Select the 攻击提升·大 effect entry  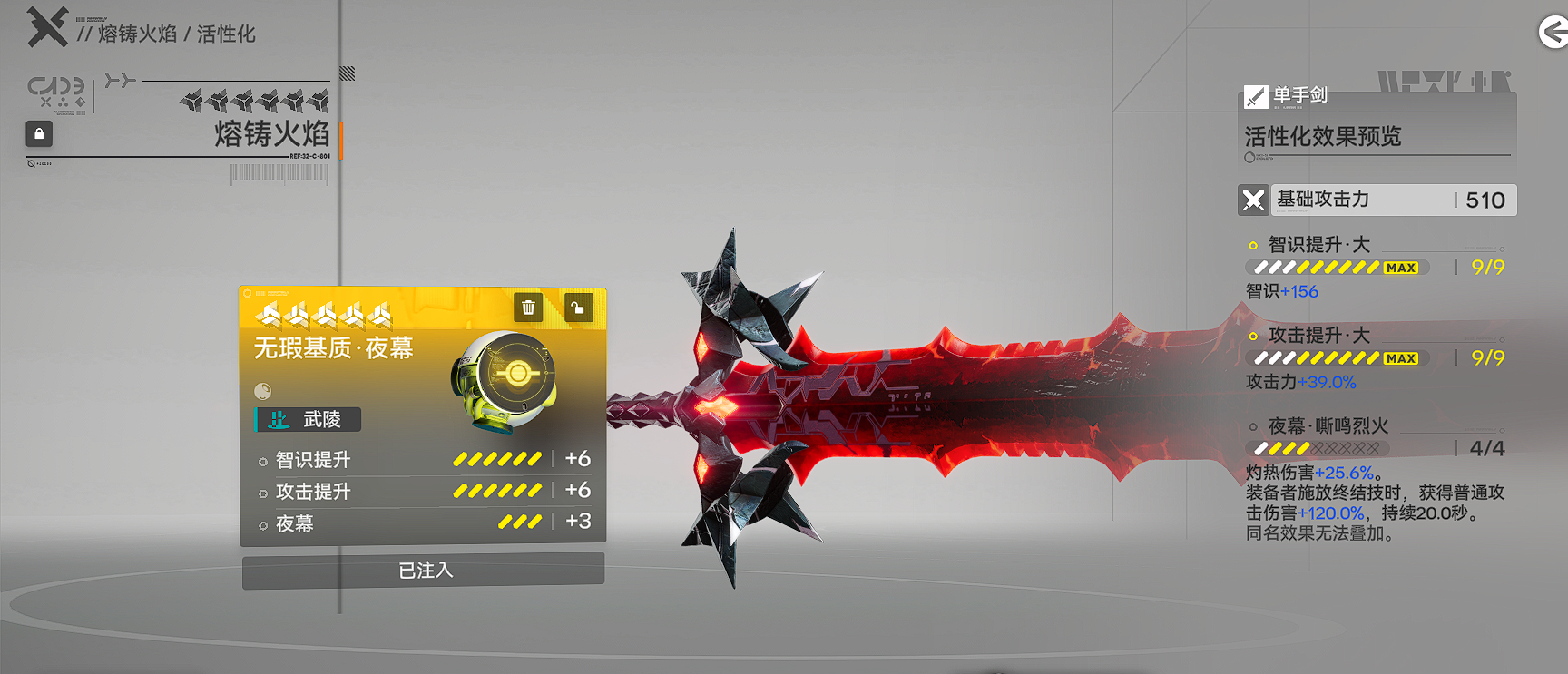pyautogui.click(x=1318, y=336)
